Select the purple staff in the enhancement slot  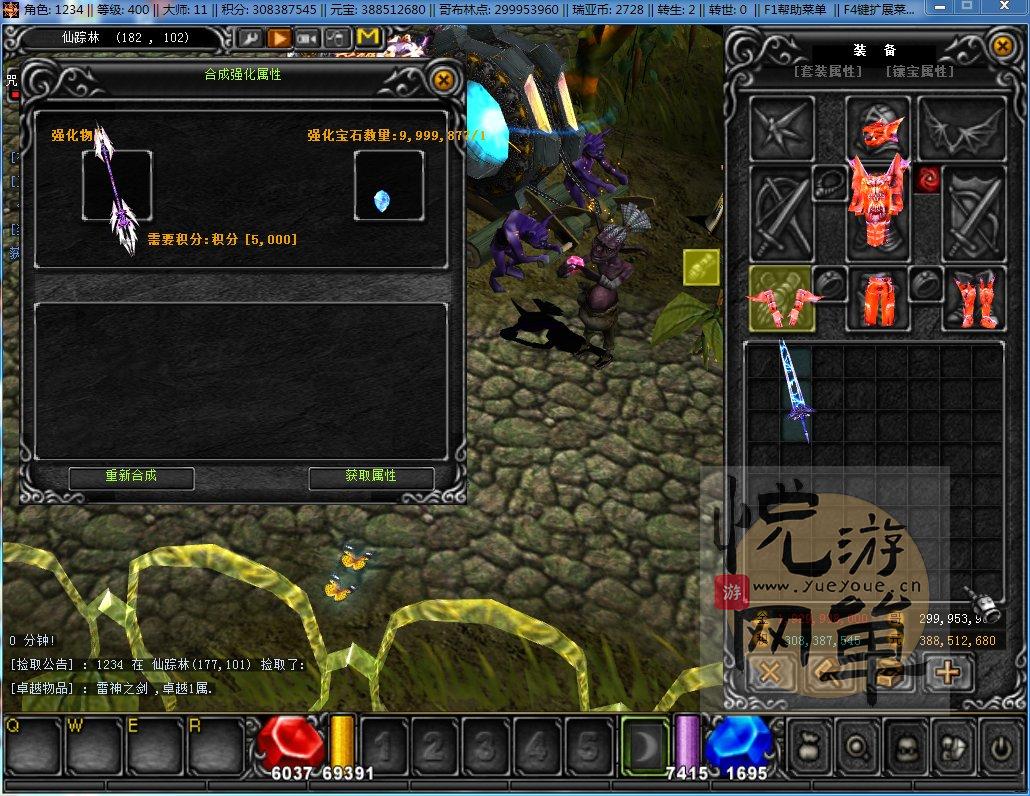tap(117, 187)
